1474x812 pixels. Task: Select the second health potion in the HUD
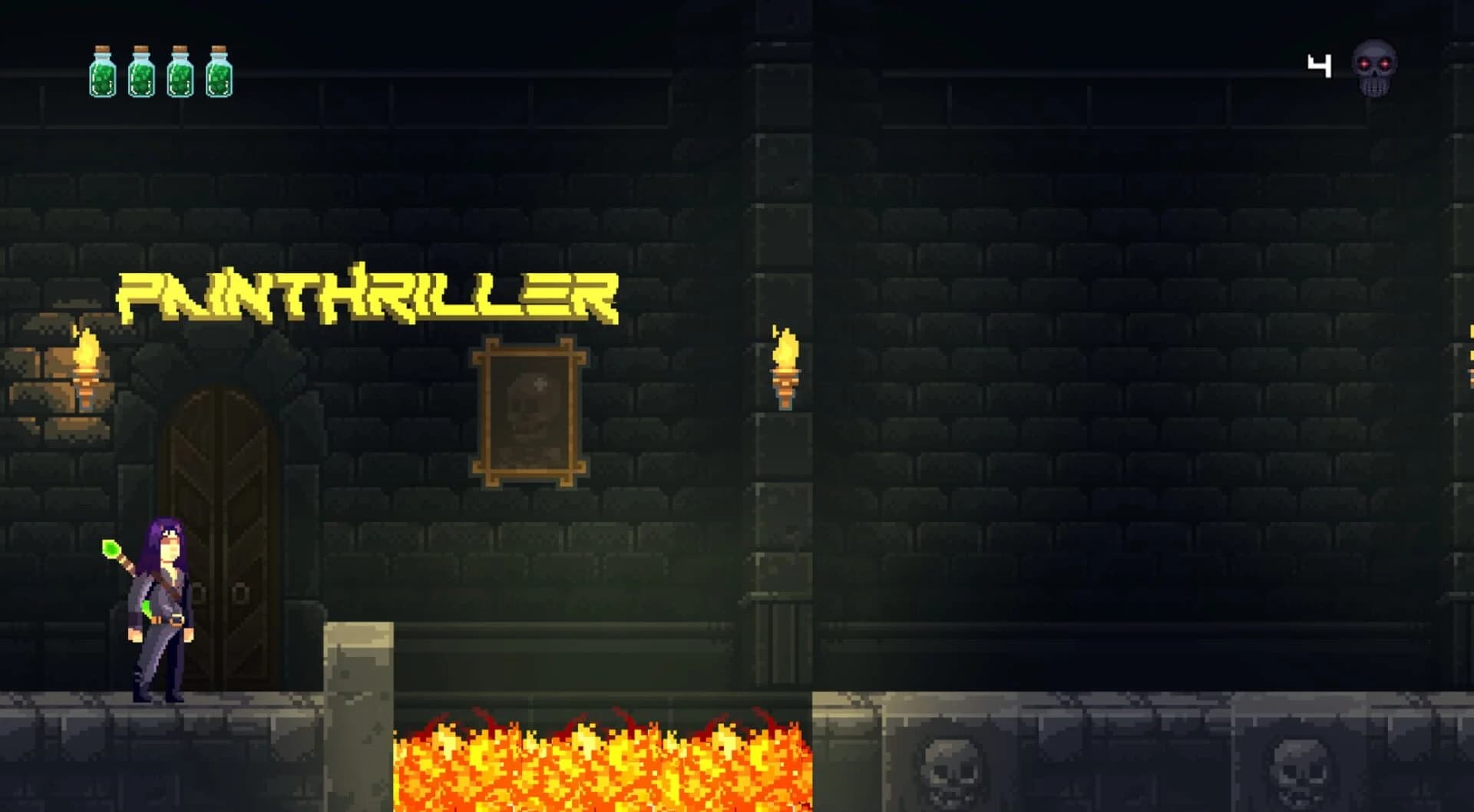click(x=140, y=73)
